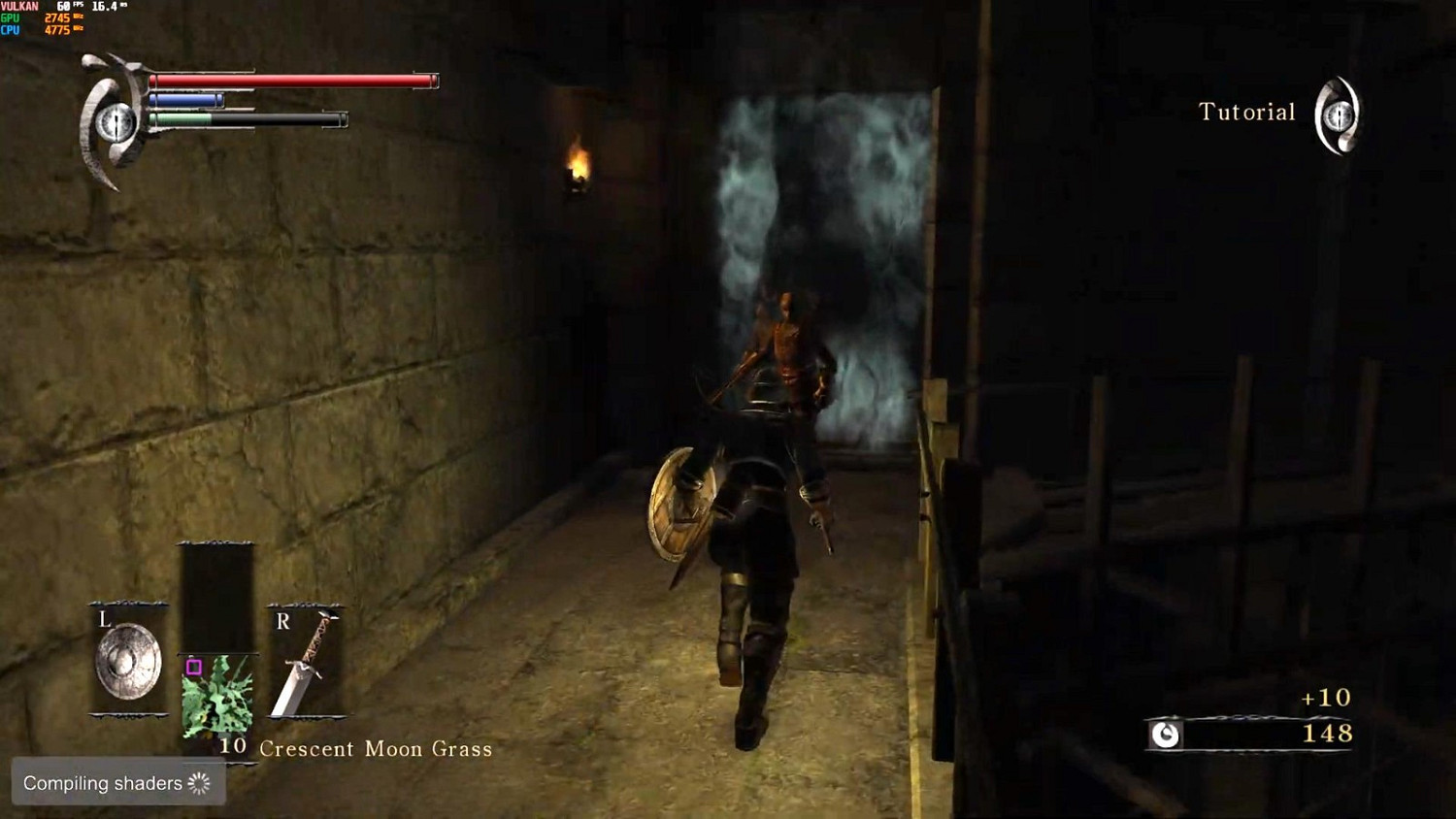Click the eye emblem beside the health bars

(x=116, y=118)
